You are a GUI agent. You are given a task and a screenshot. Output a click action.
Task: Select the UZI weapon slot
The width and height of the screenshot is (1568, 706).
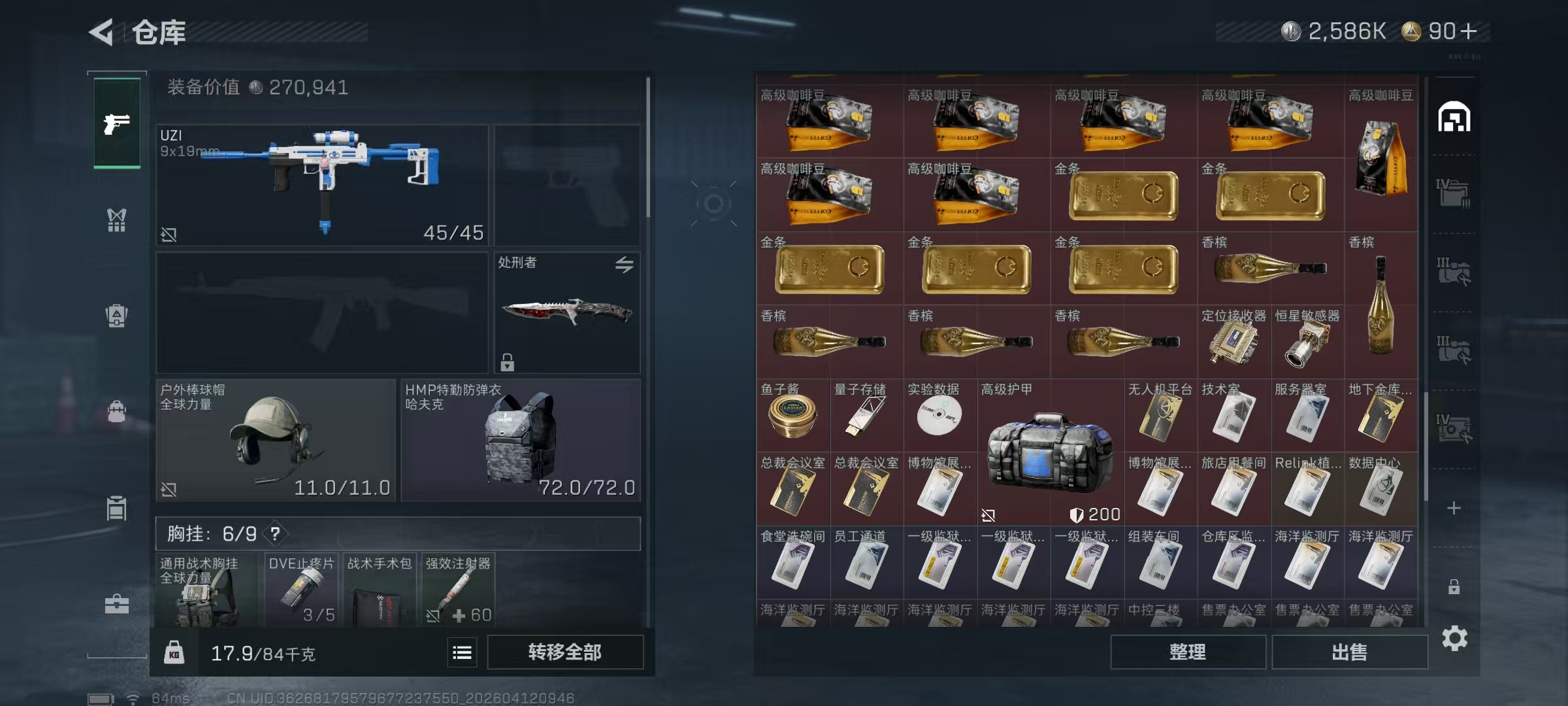click(x=322, y=185)
